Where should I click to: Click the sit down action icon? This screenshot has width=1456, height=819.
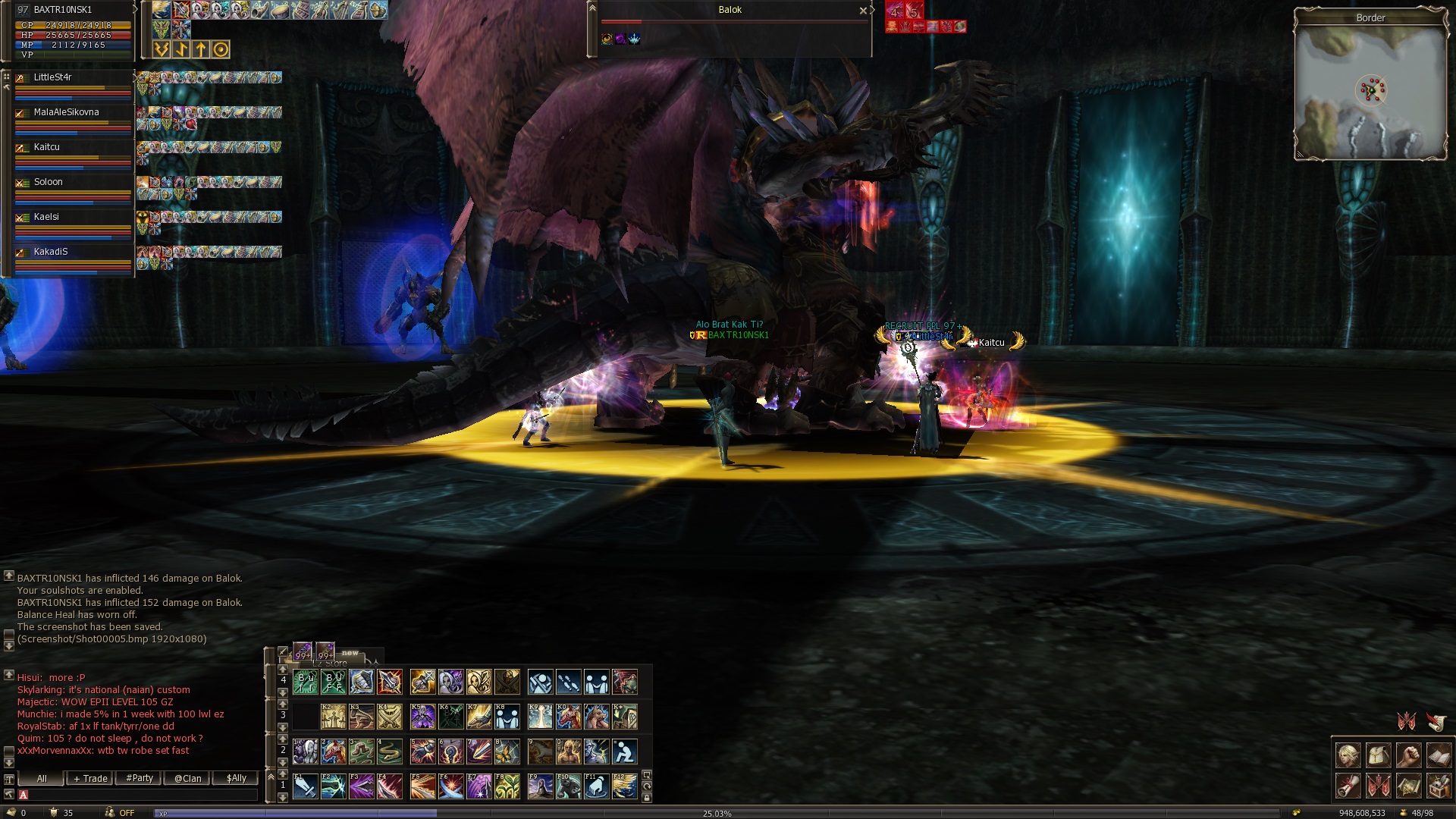[x=624, y=752]
